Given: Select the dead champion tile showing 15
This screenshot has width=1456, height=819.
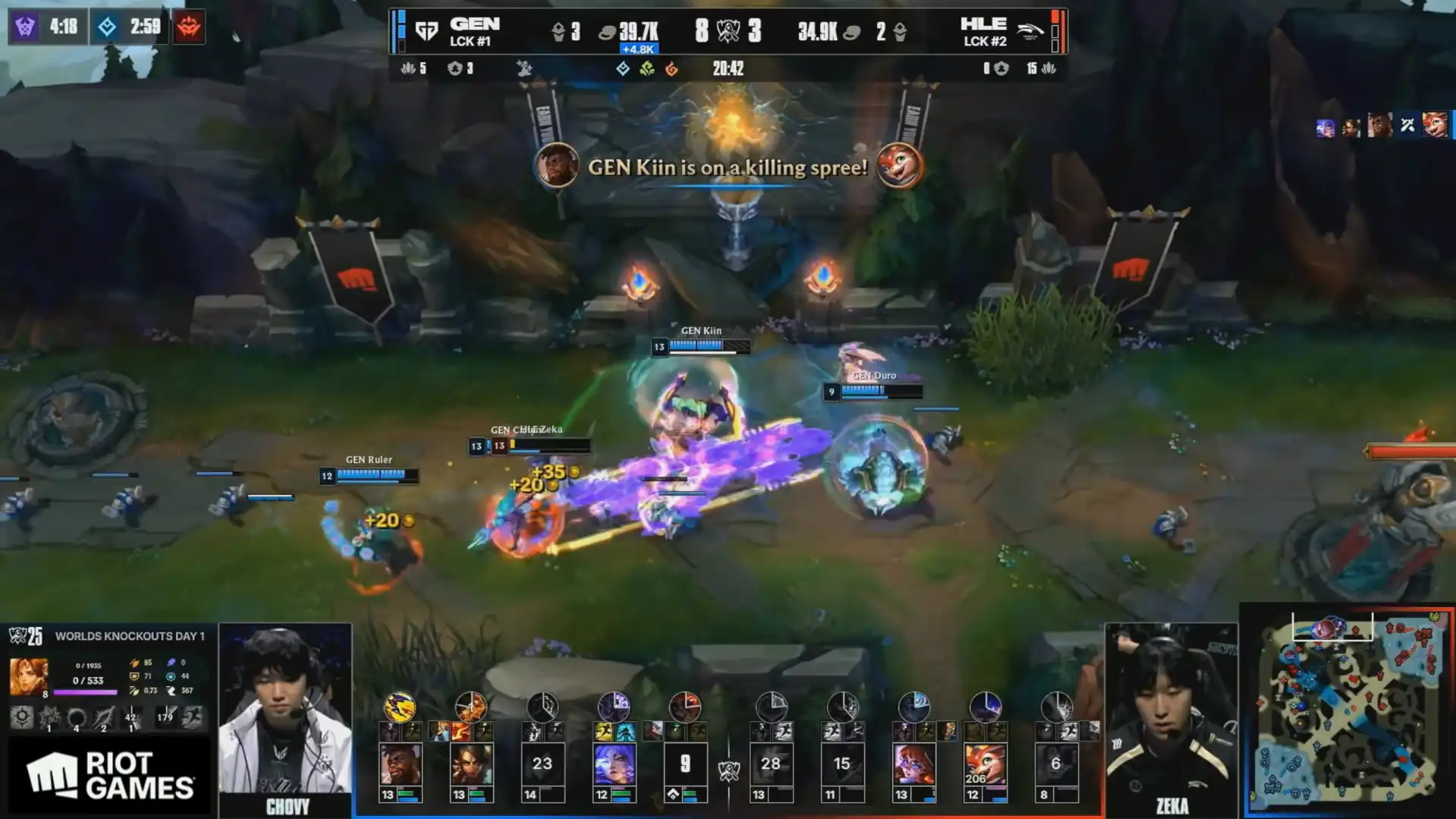Looking at the screenshot, I should click(x=842, y=764).
